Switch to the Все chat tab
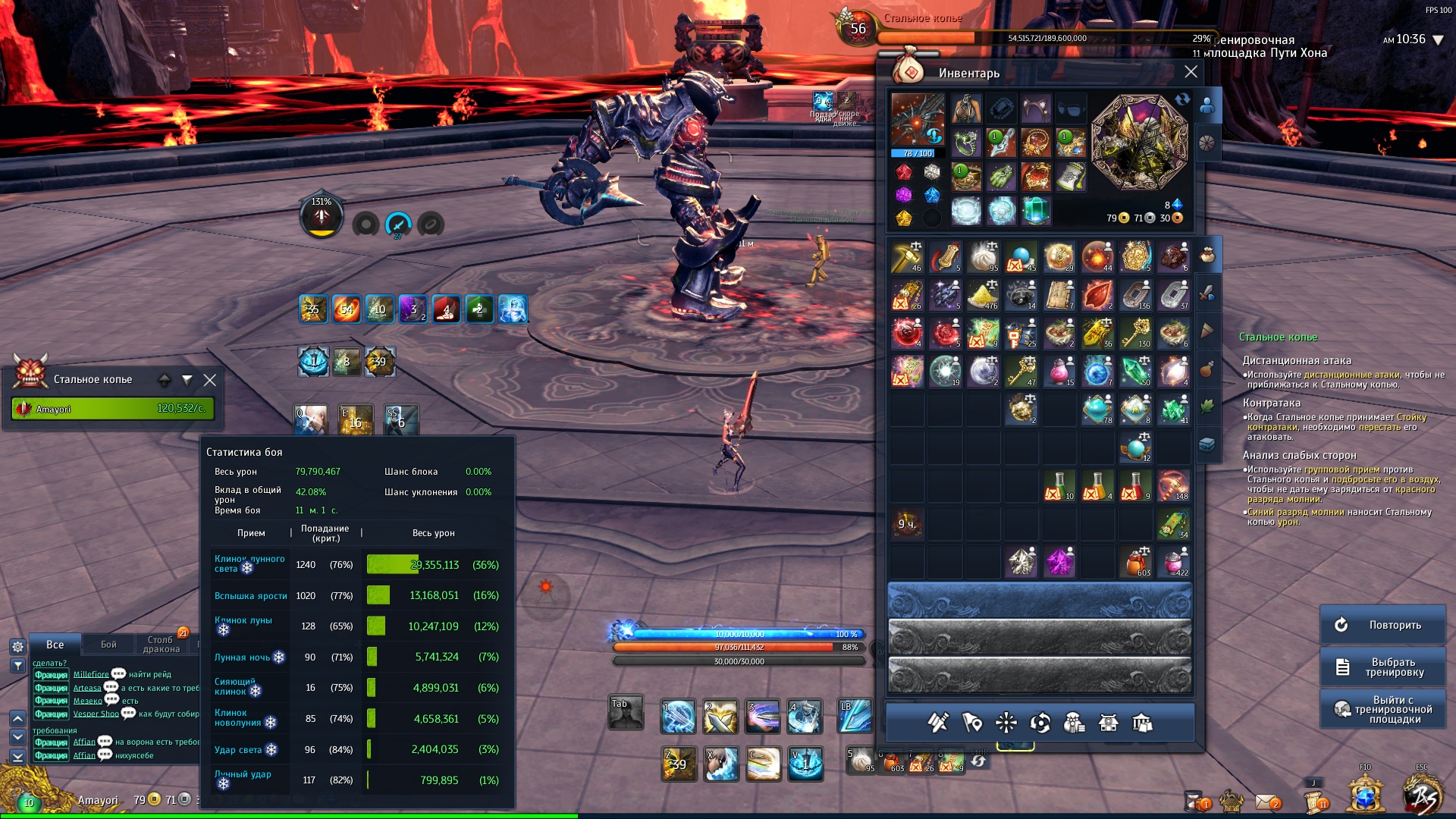The height and width of the screenshot is (819, 1456). 55,645
